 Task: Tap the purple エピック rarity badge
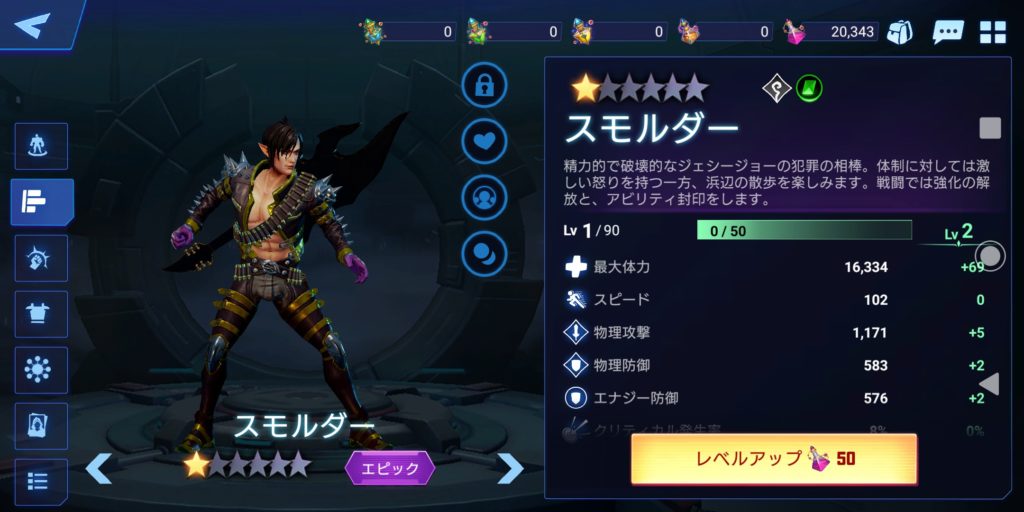click(390, 467)
